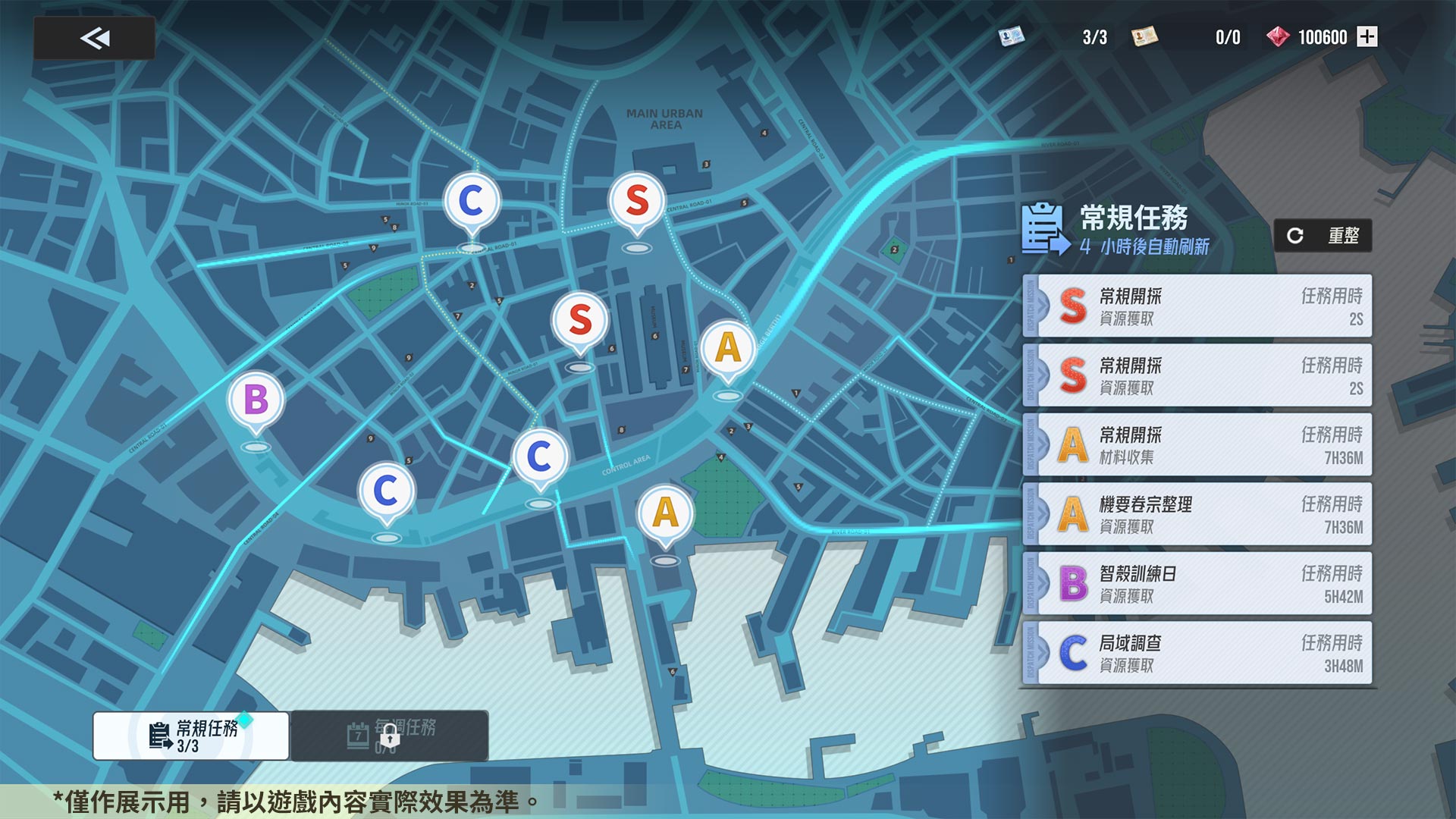This screenshot has width=1456, height=819.
Task: Switch to the 常規任務 tab at the bottom
Action: tap(191, 736)
